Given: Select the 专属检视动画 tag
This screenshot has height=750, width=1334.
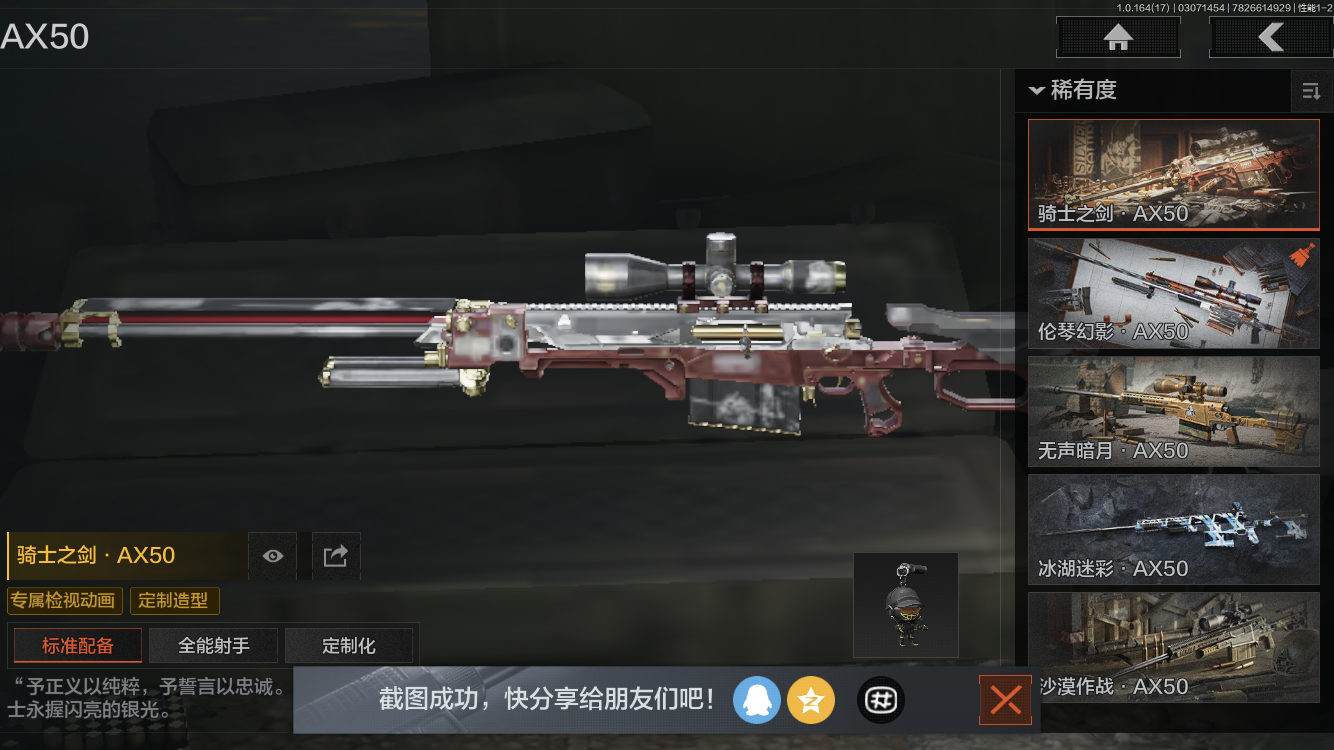Looking at the screenshot, I should tap(65, 601).
